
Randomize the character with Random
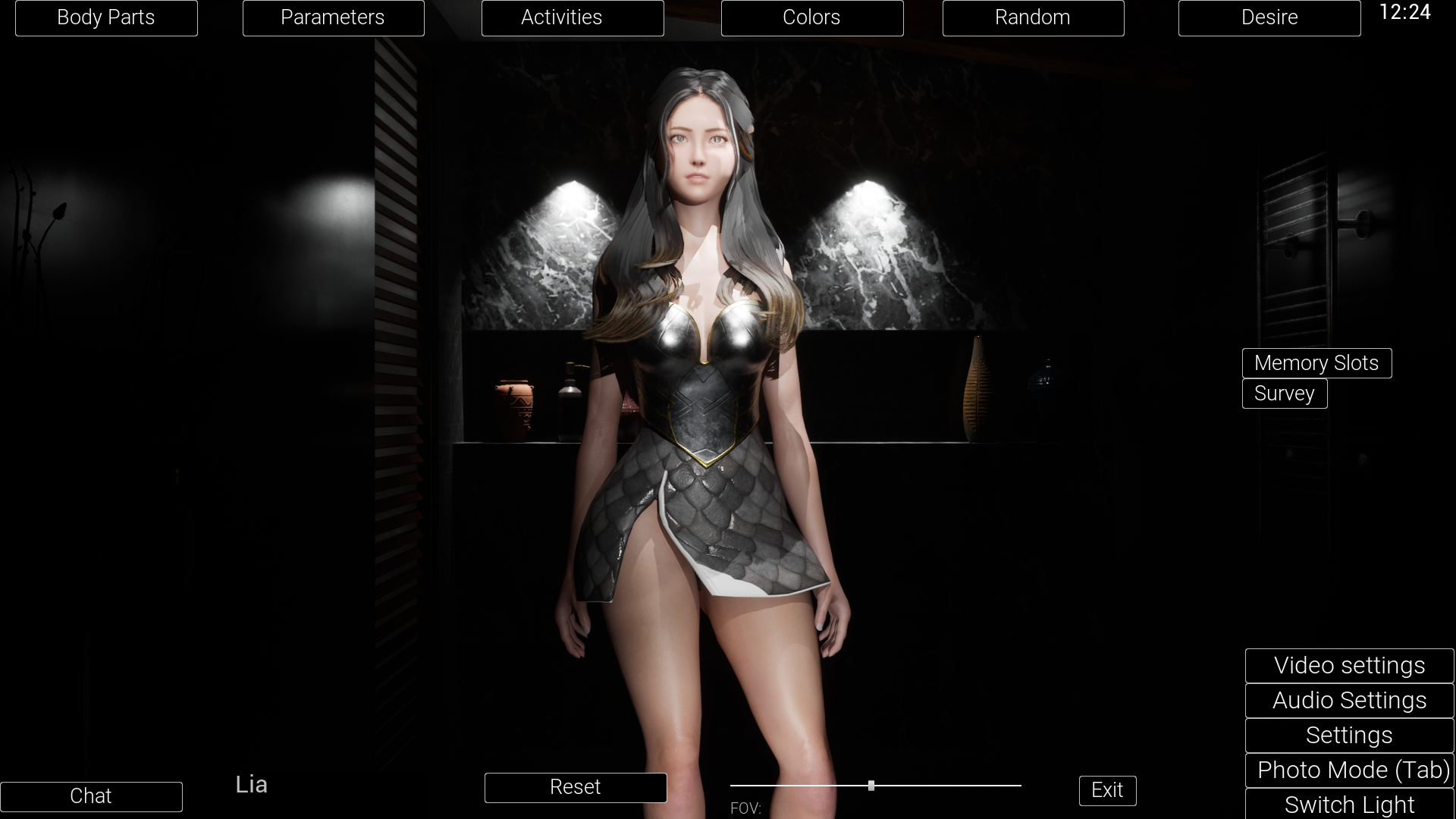(x=1033, y=17)
